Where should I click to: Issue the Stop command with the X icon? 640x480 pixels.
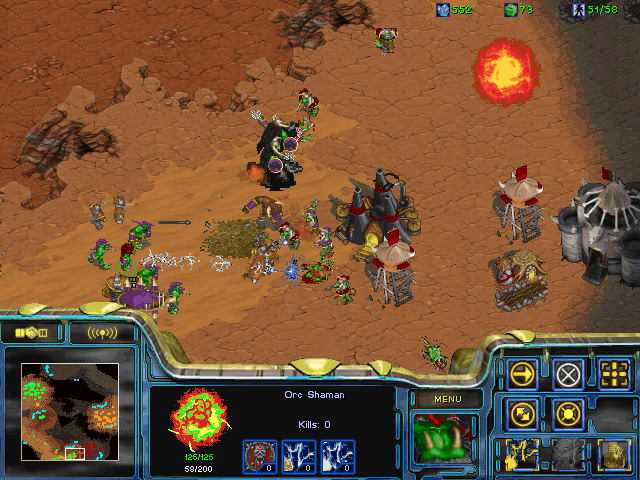pyautogui.click(x=569, y=374)
